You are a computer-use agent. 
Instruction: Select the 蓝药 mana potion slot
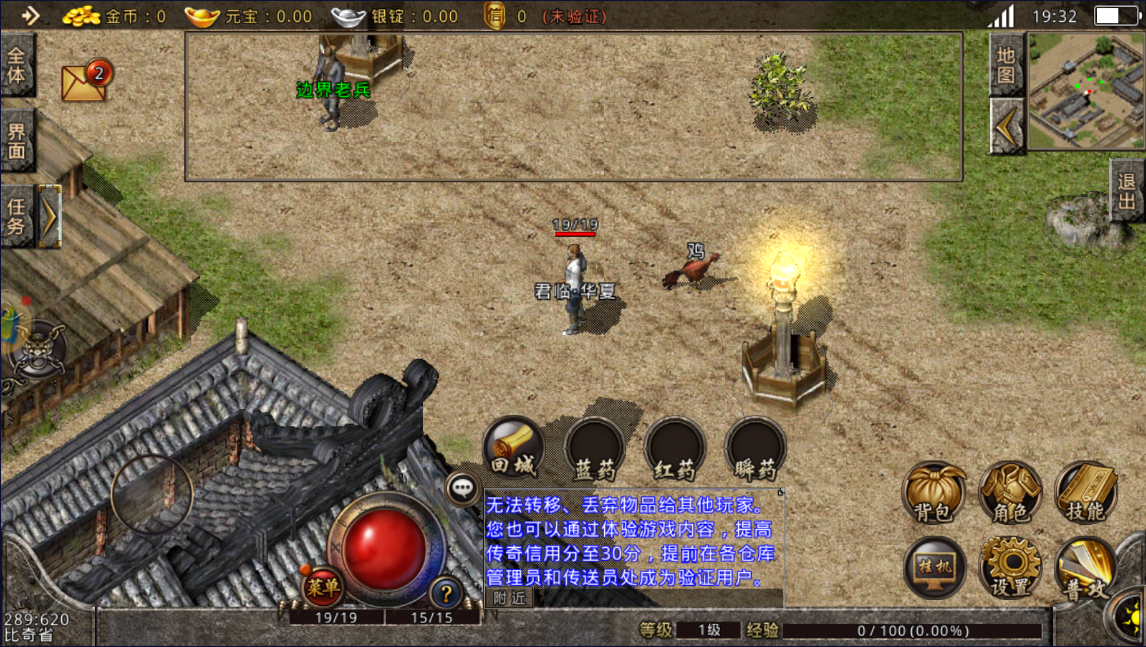pos(595,447)
